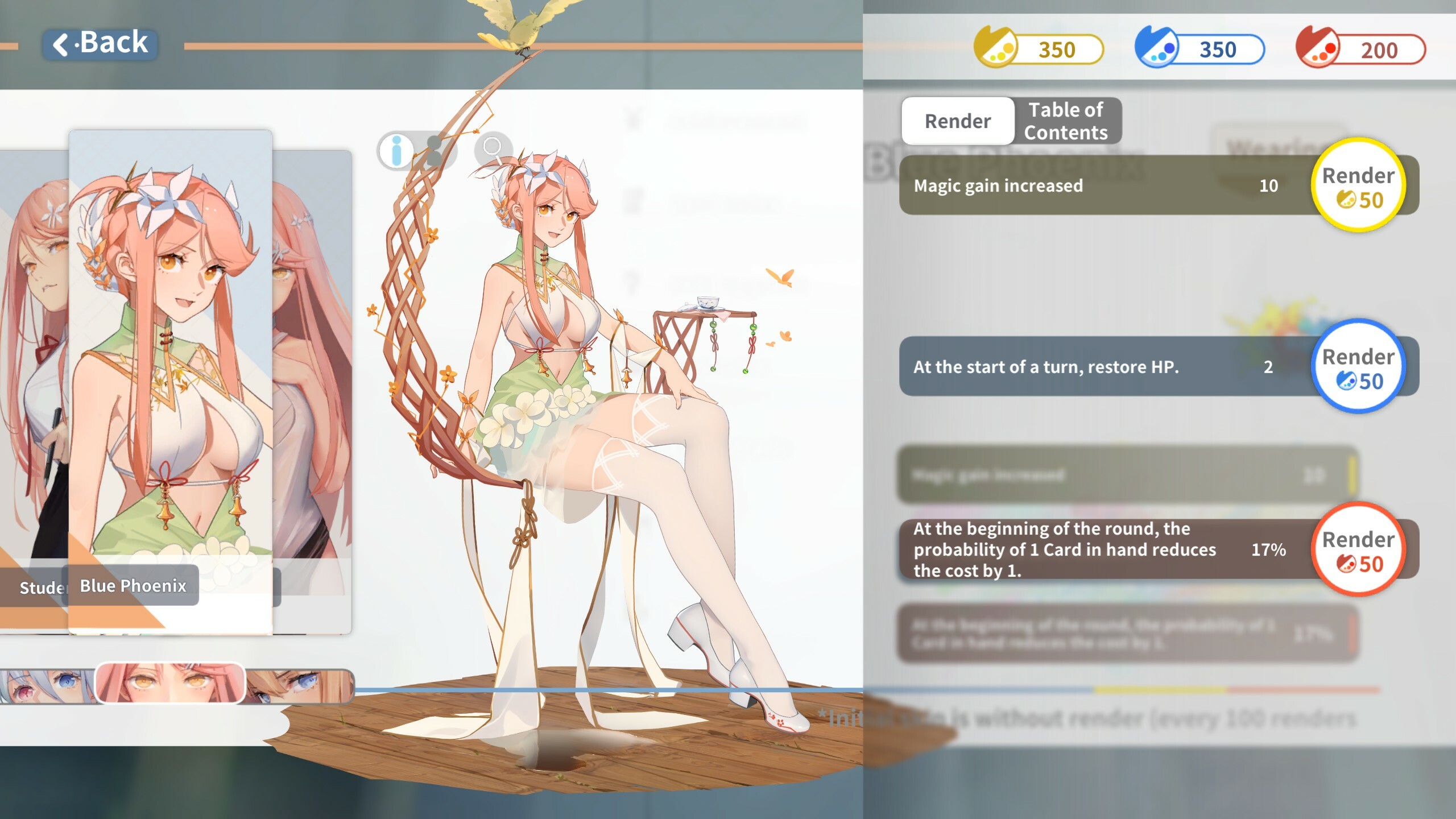Select the Magic gain increased ability row
This screenshot has width=1456, height=819.
[x=1109, y=185]
